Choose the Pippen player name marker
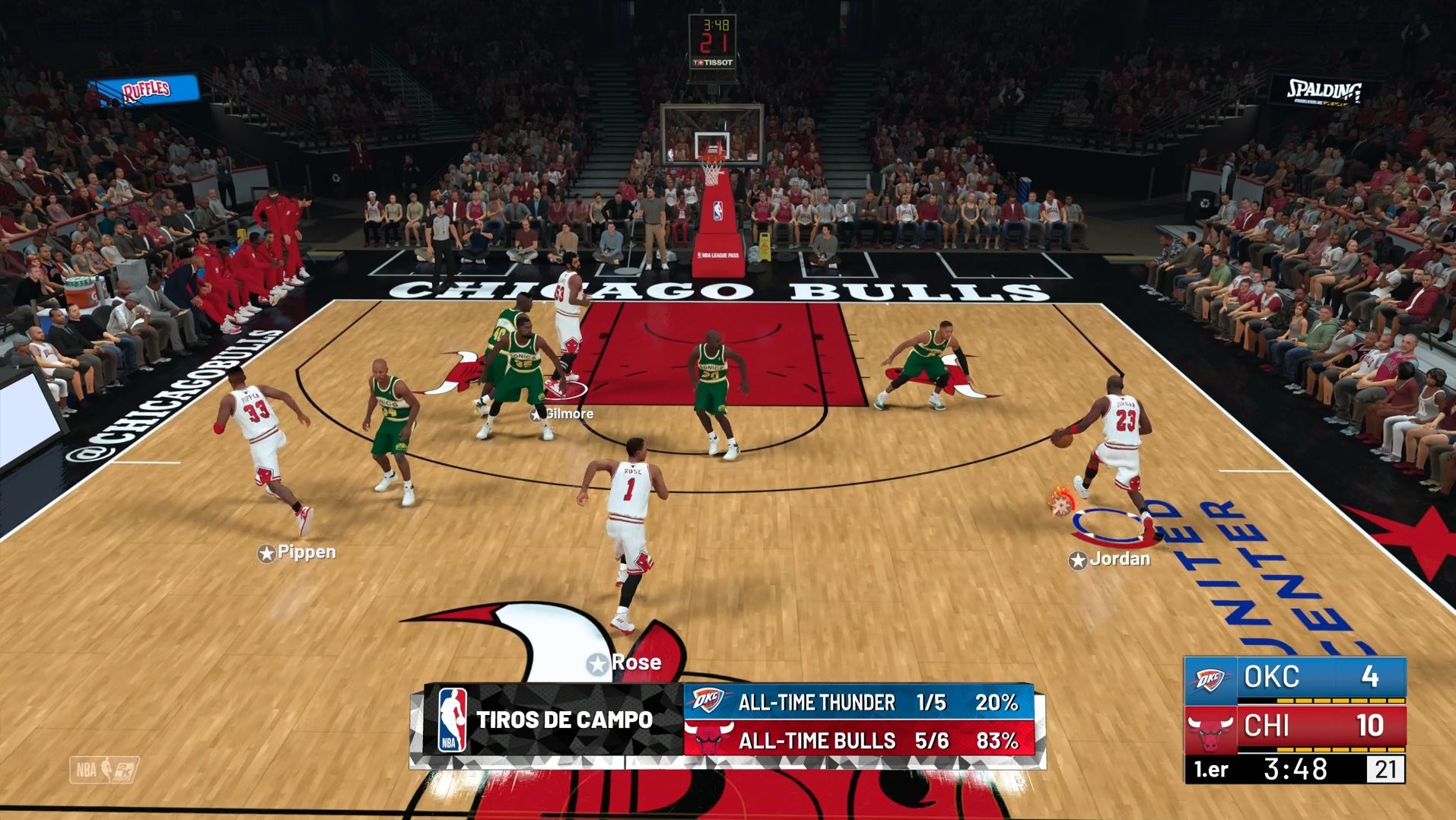Screen dimensions: 1456x820 click(x=297, y=553)
